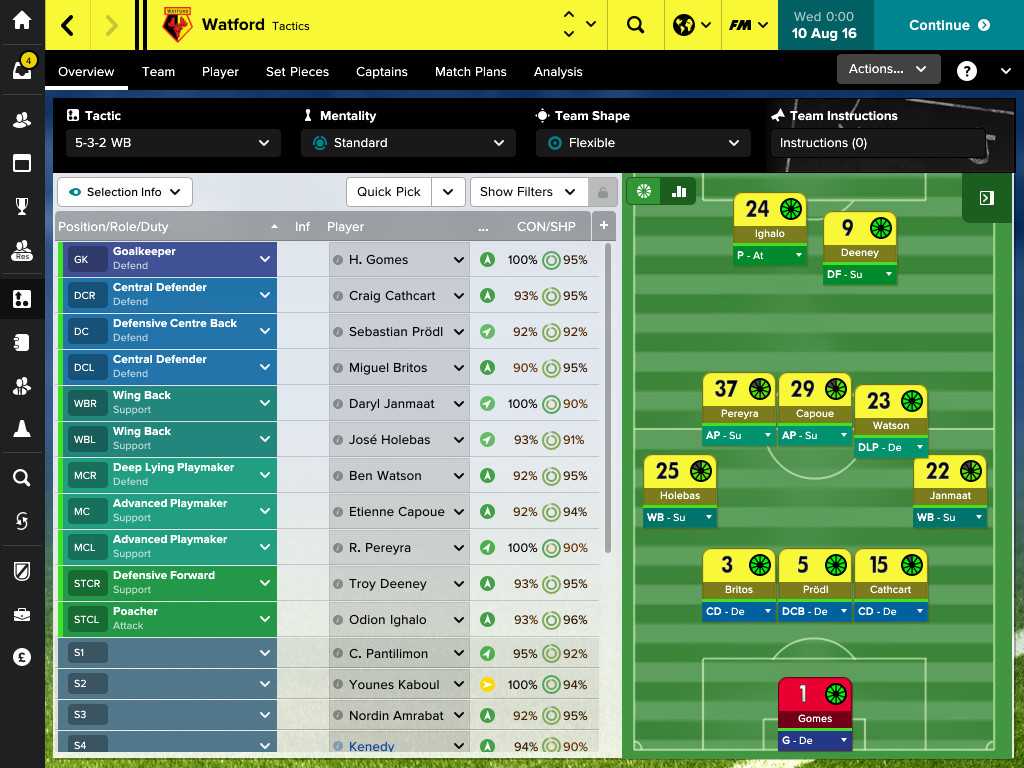Open the search magnifier in top bar
1024x768 pixels.
[x=636, y=25]
